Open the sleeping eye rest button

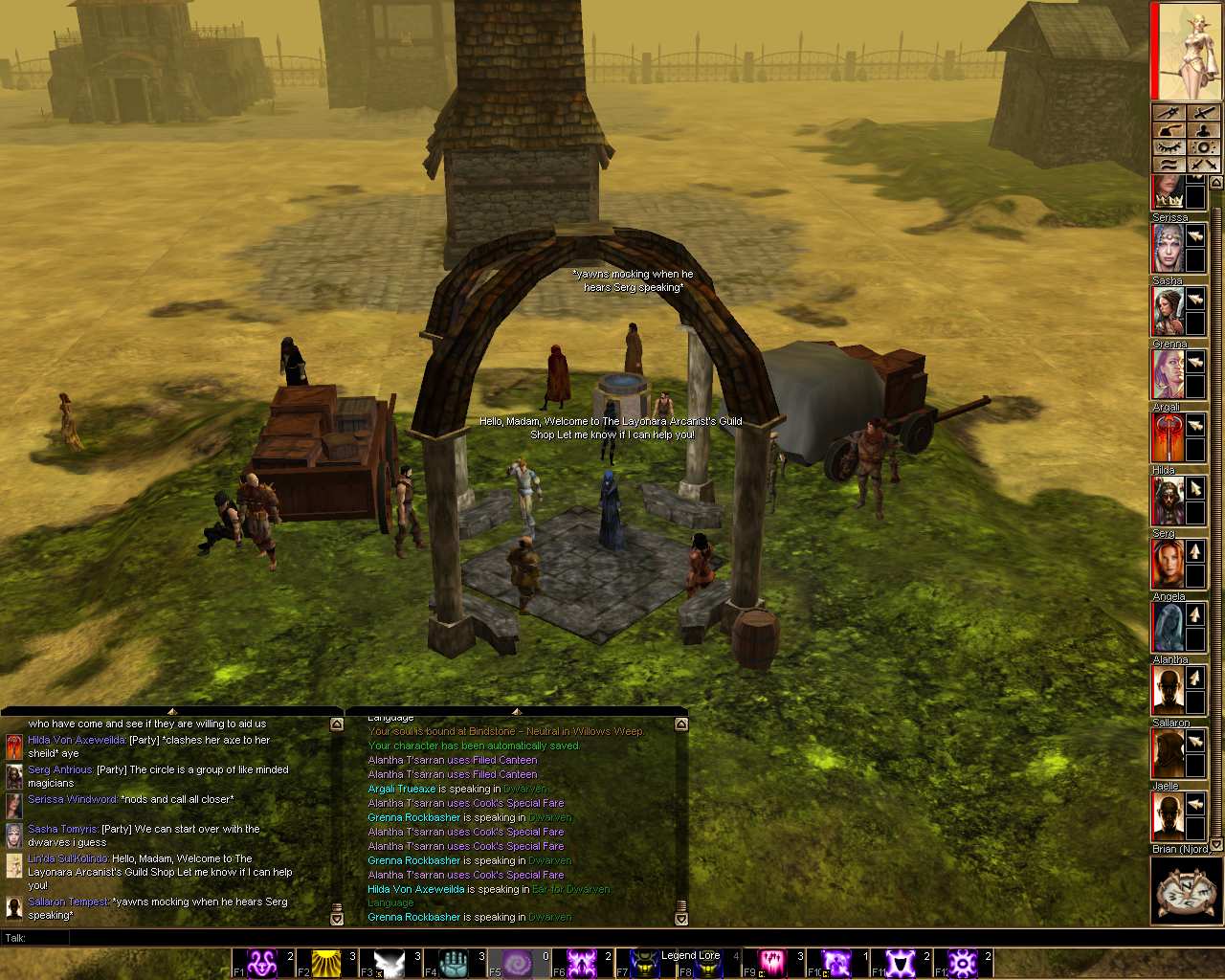tap(1168, 147)
